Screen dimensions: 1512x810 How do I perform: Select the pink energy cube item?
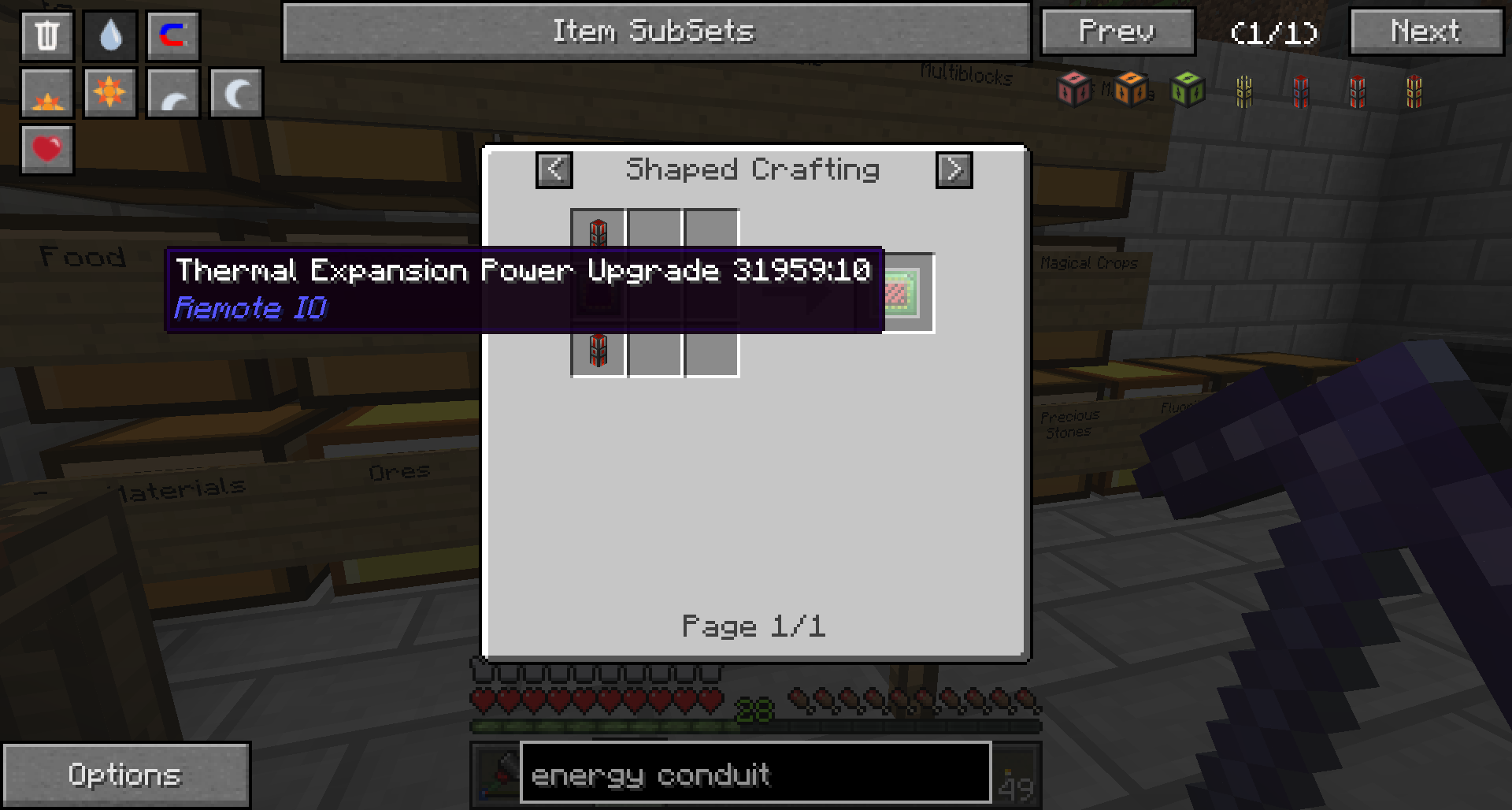[1075, 89]
